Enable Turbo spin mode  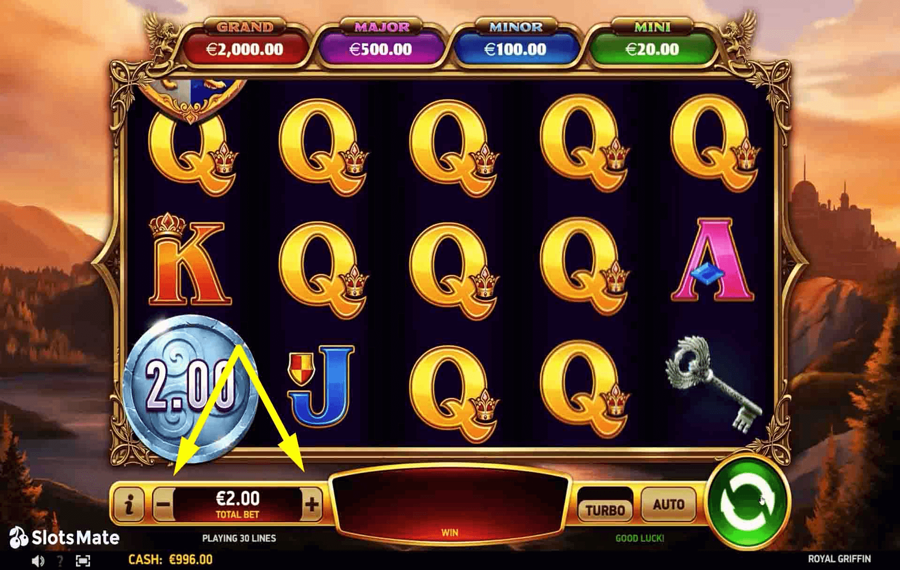point(604,509)
